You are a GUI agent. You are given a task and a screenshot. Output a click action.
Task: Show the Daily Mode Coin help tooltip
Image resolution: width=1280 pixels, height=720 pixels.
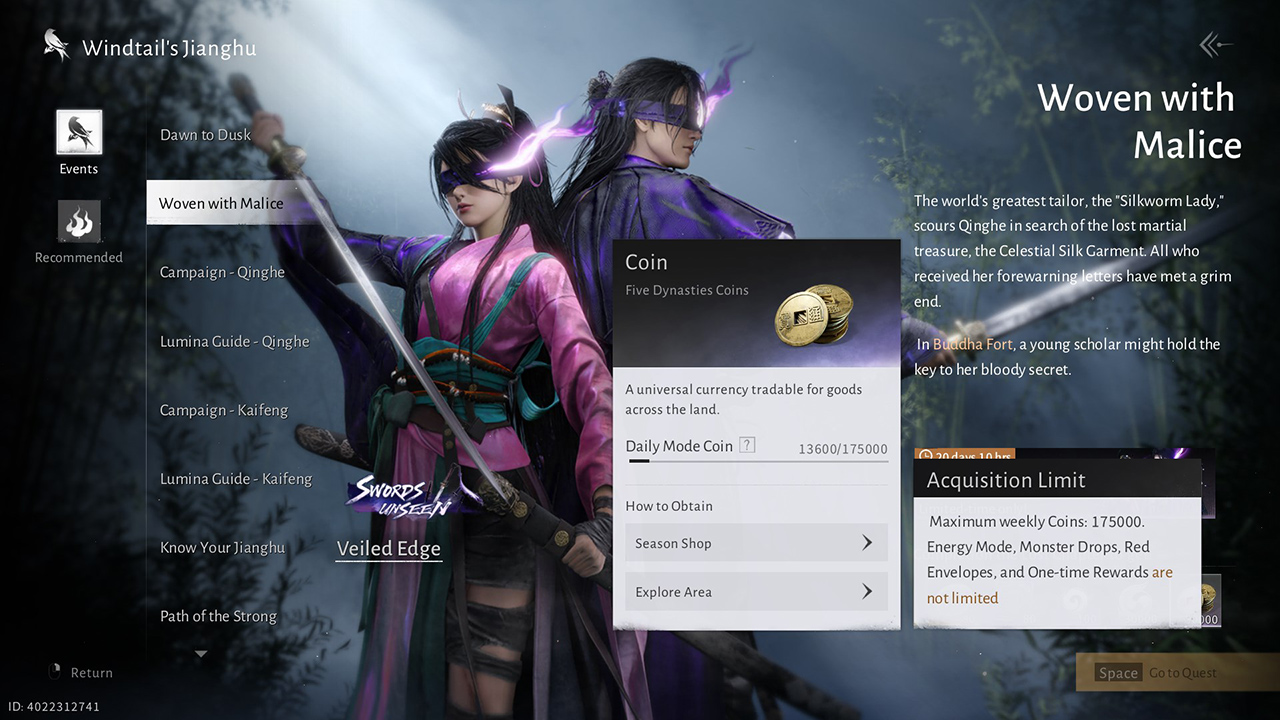coord(747,446)
